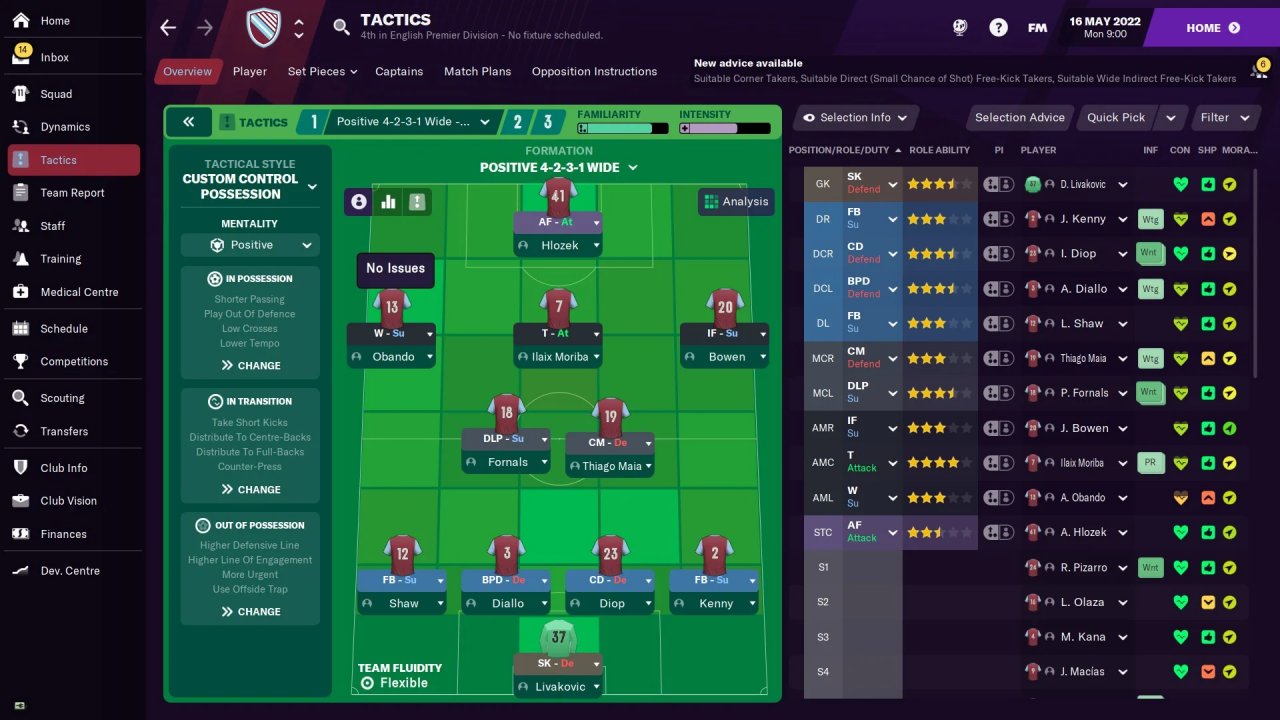Open the Selection Info dropdown

tap(855, 118)
